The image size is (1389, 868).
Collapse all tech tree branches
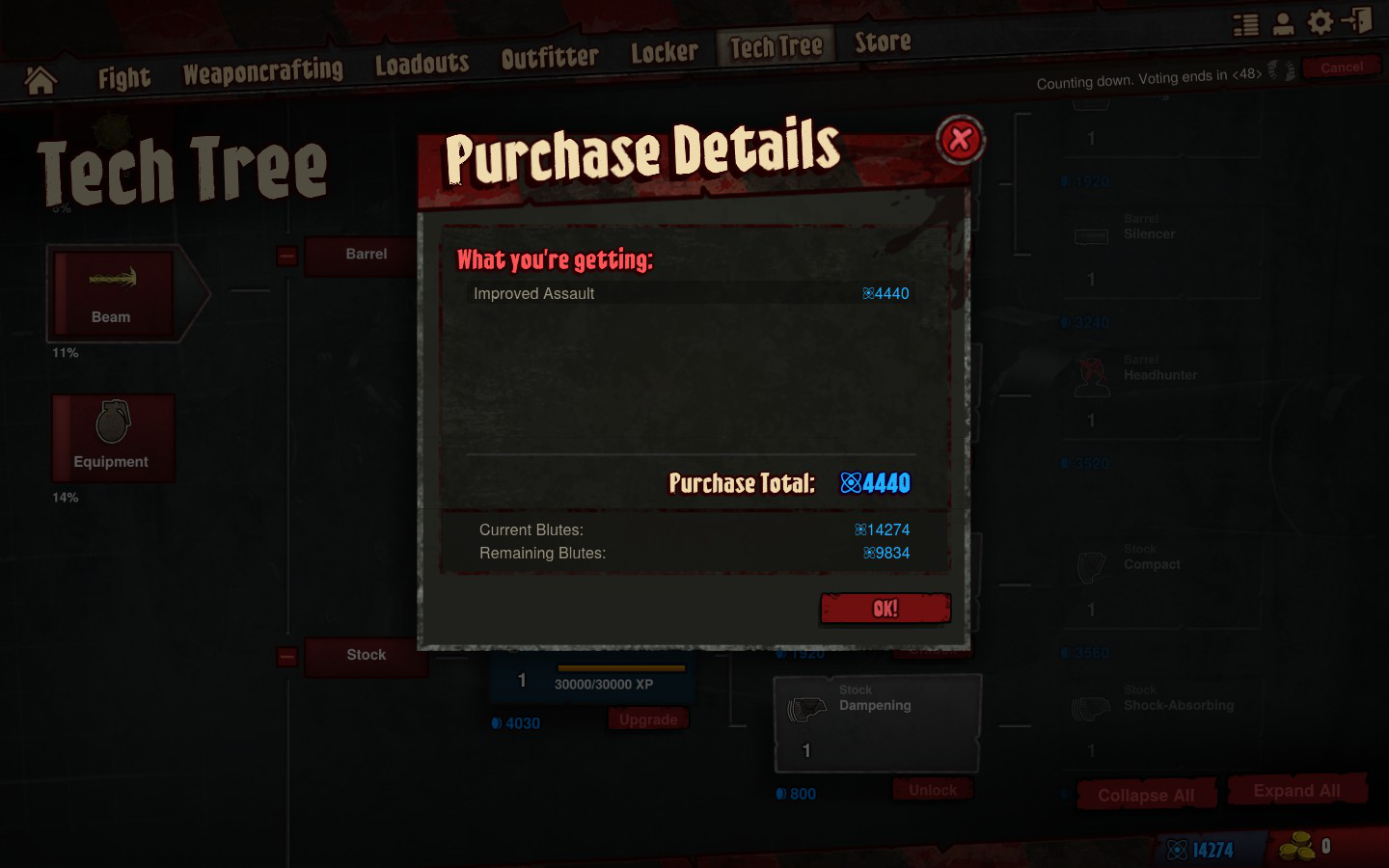(1146, 795)
